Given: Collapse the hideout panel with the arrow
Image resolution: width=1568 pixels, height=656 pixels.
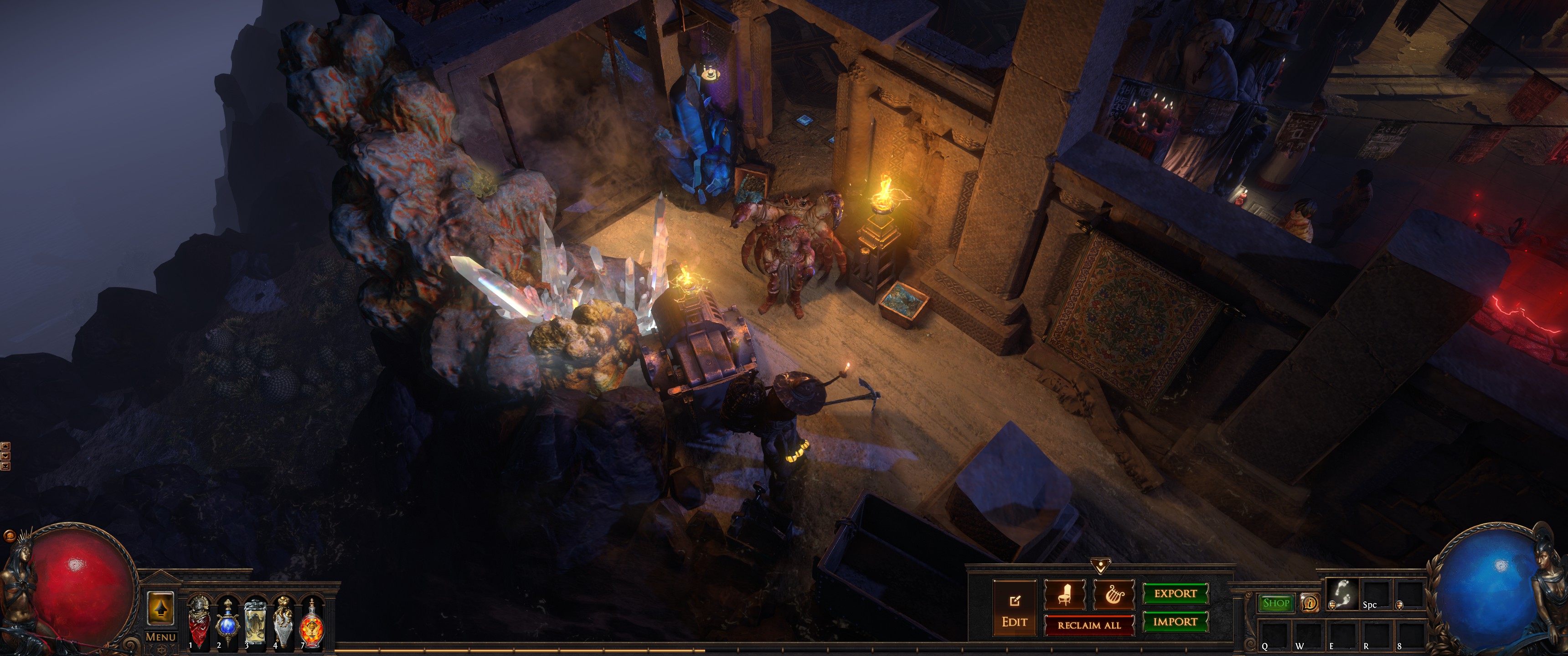Looking at the screenshot, I should [x=1100, y=566].
